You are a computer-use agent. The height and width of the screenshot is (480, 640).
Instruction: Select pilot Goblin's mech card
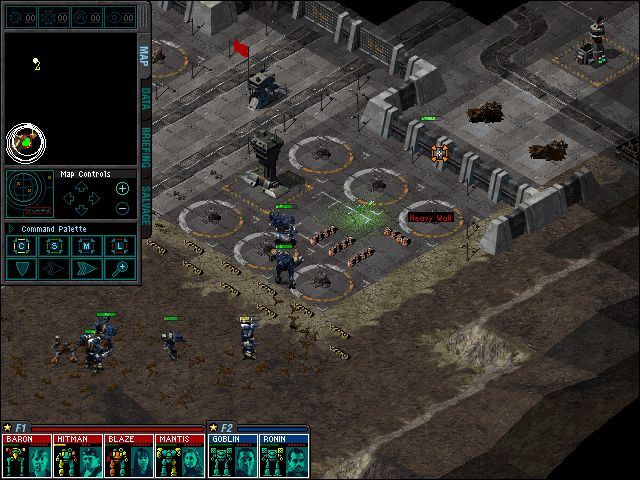[233, 455]
